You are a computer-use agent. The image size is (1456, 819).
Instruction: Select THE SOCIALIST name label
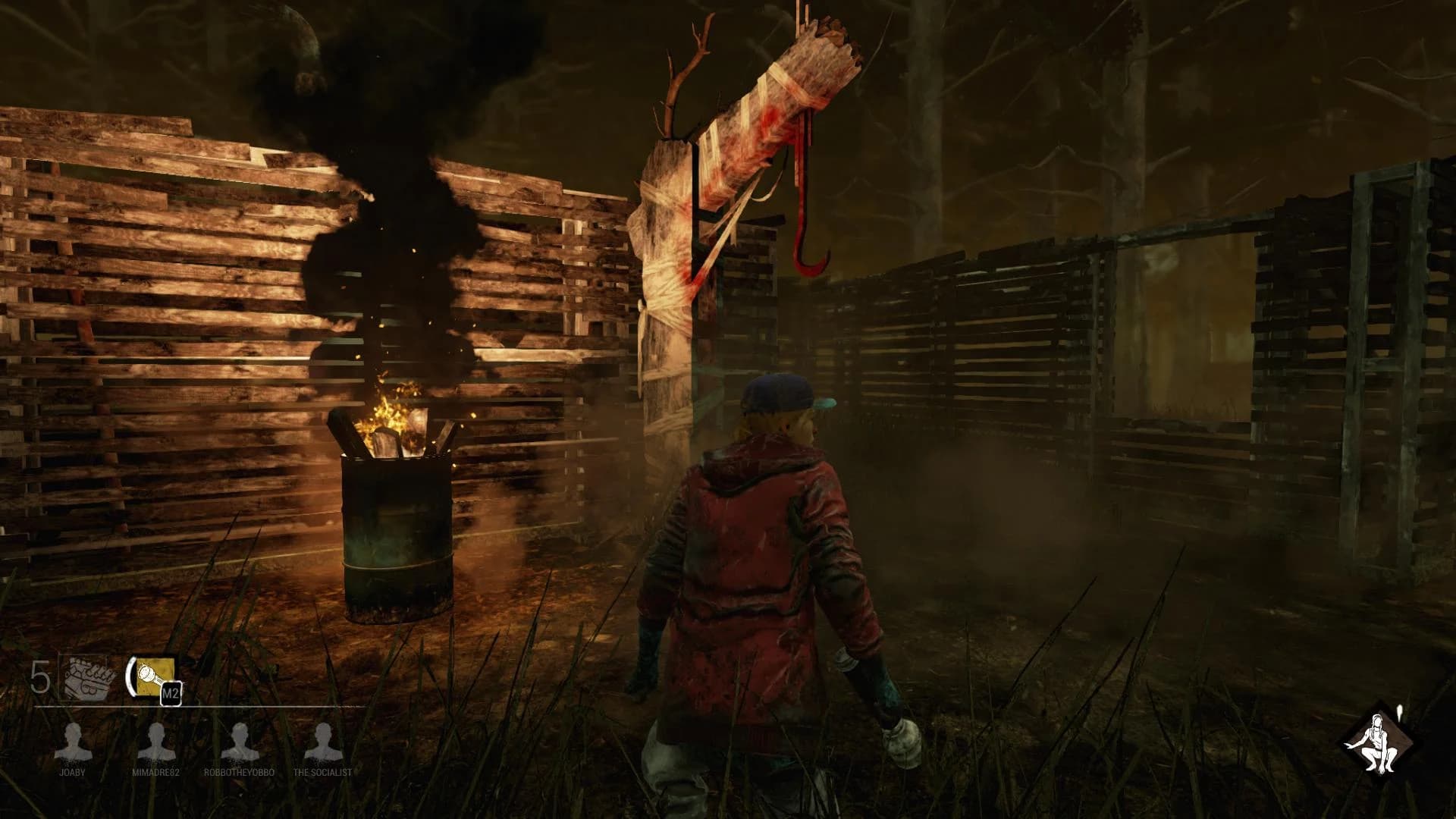pos(321,773)
